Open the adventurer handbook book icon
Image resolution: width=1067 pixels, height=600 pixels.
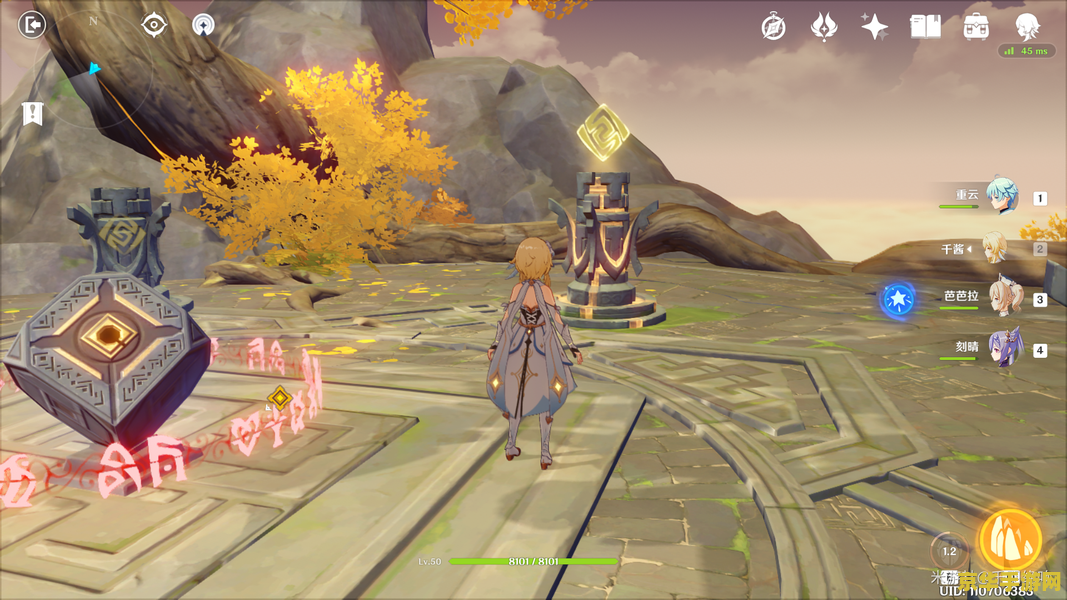pos(925,27)
